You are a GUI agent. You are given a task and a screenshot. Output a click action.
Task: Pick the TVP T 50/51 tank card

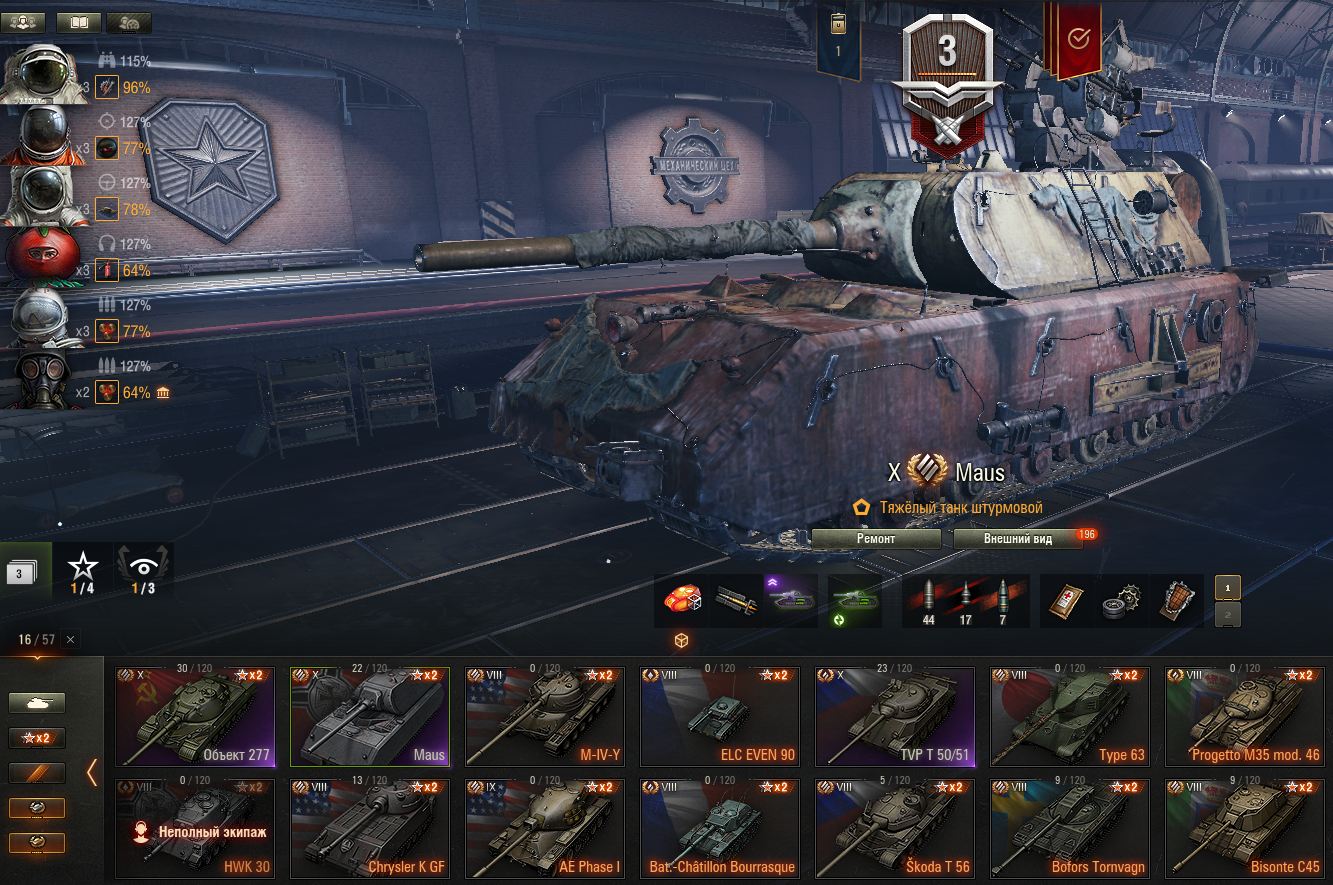(x=895, y=716)
